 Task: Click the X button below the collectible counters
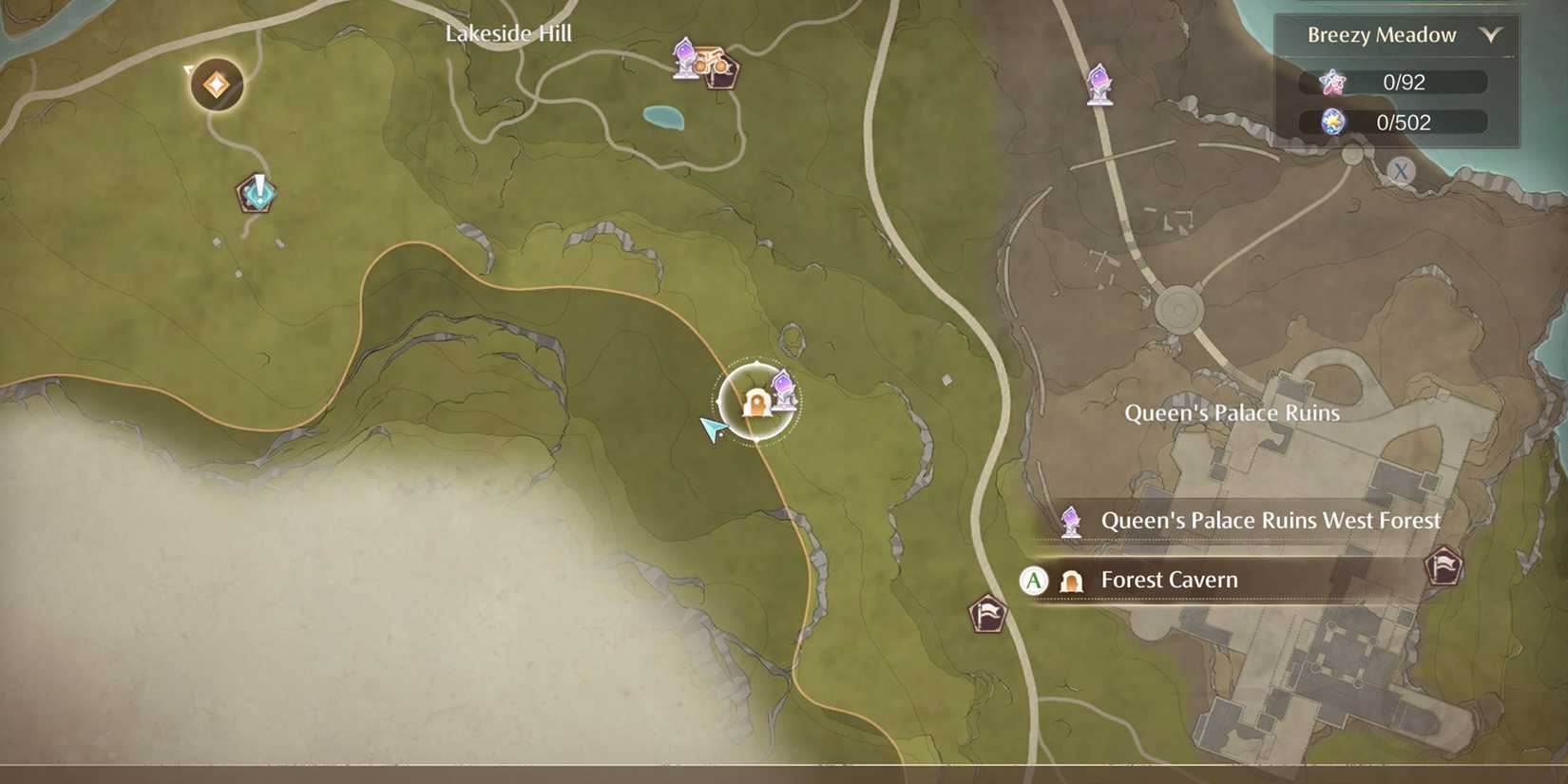tap(1400, 171)
